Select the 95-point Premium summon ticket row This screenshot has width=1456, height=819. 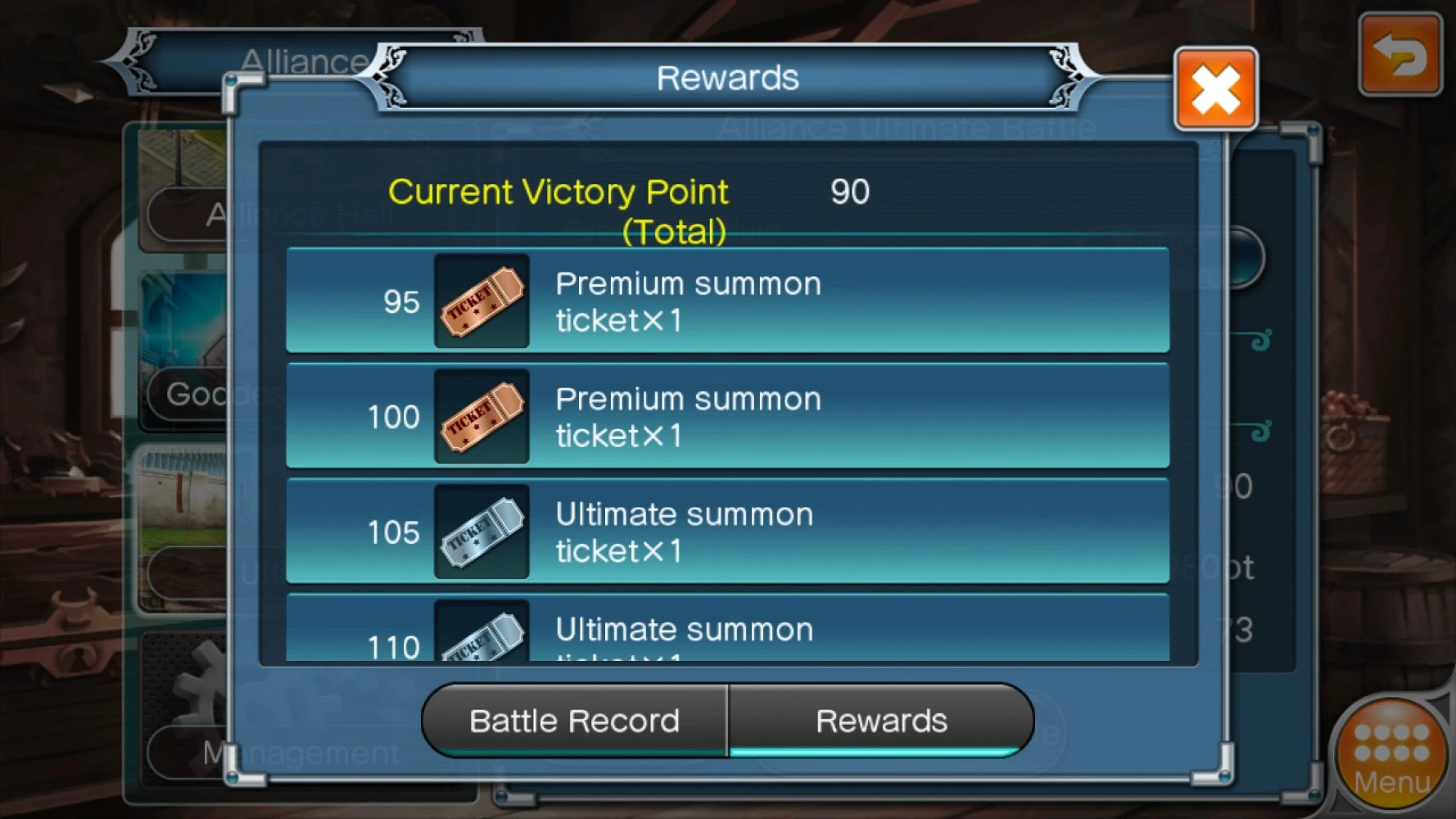[x=727, y=301]
